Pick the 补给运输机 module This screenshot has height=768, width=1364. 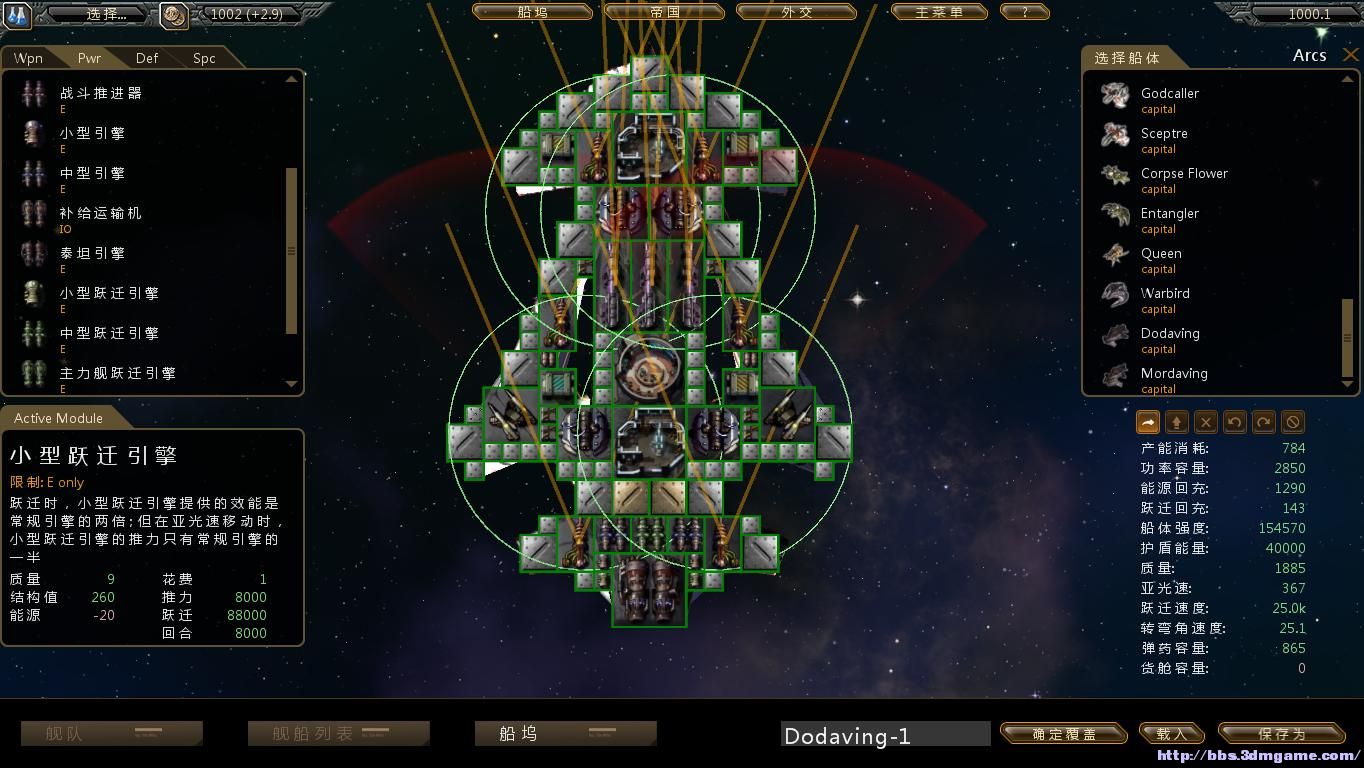coord(100,214)
